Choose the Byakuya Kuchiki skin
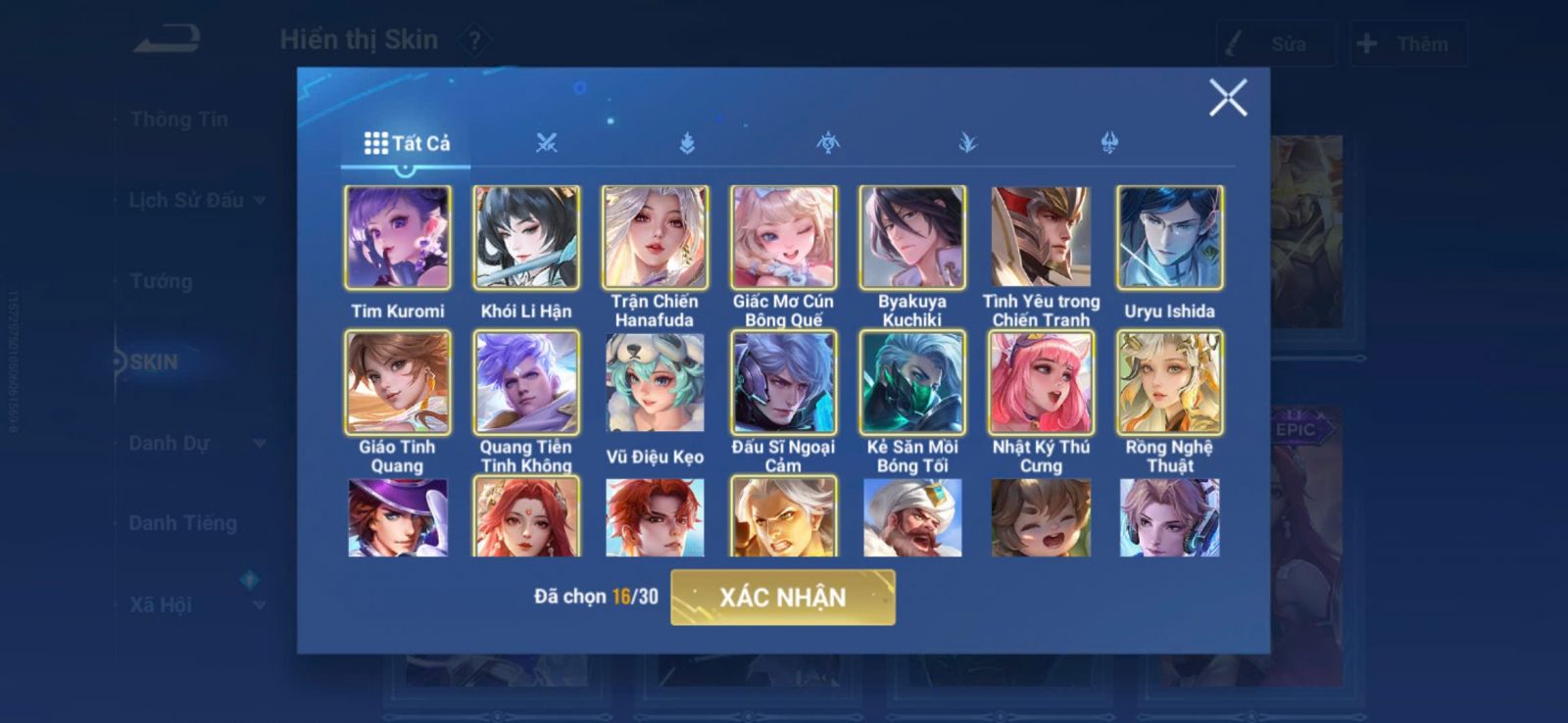This screenshot has width=1568, height=723. click(912, 238)
